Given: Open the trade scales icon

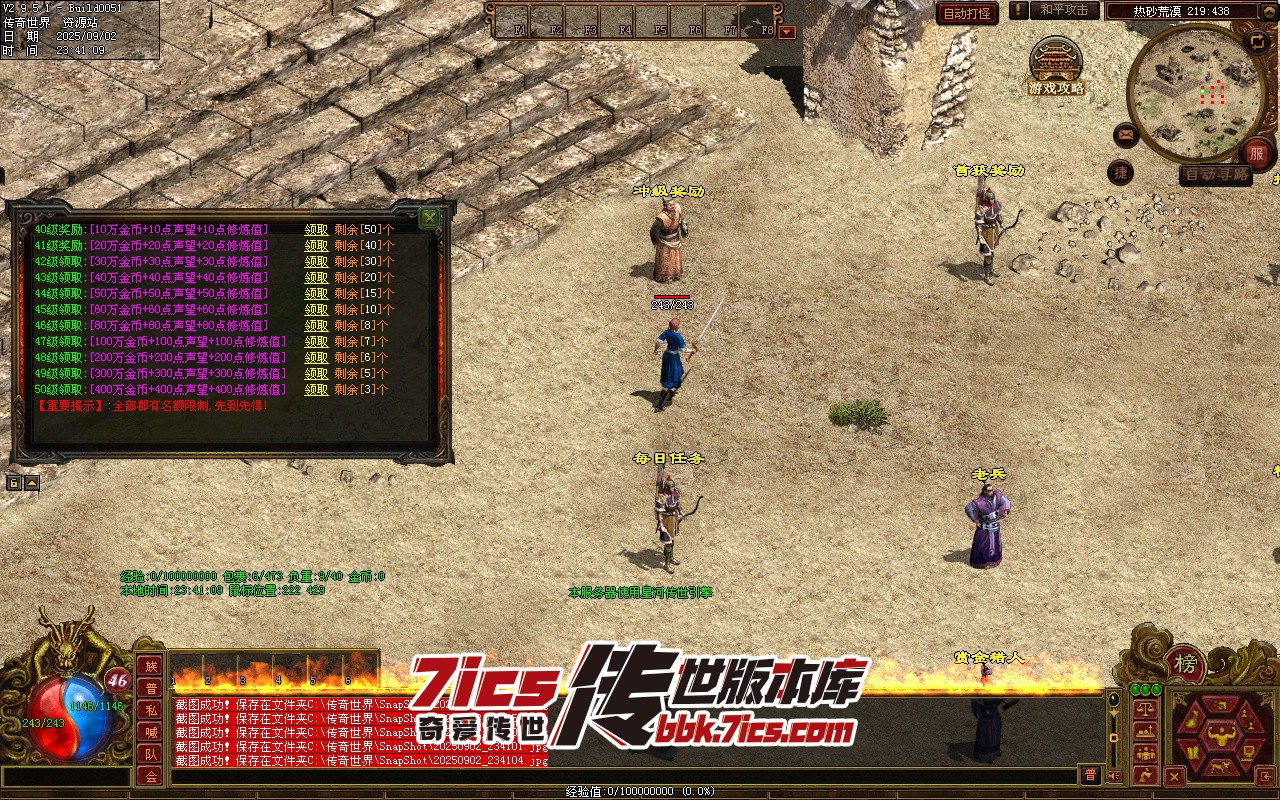Looking at the screenshot, I should 1146,709.
